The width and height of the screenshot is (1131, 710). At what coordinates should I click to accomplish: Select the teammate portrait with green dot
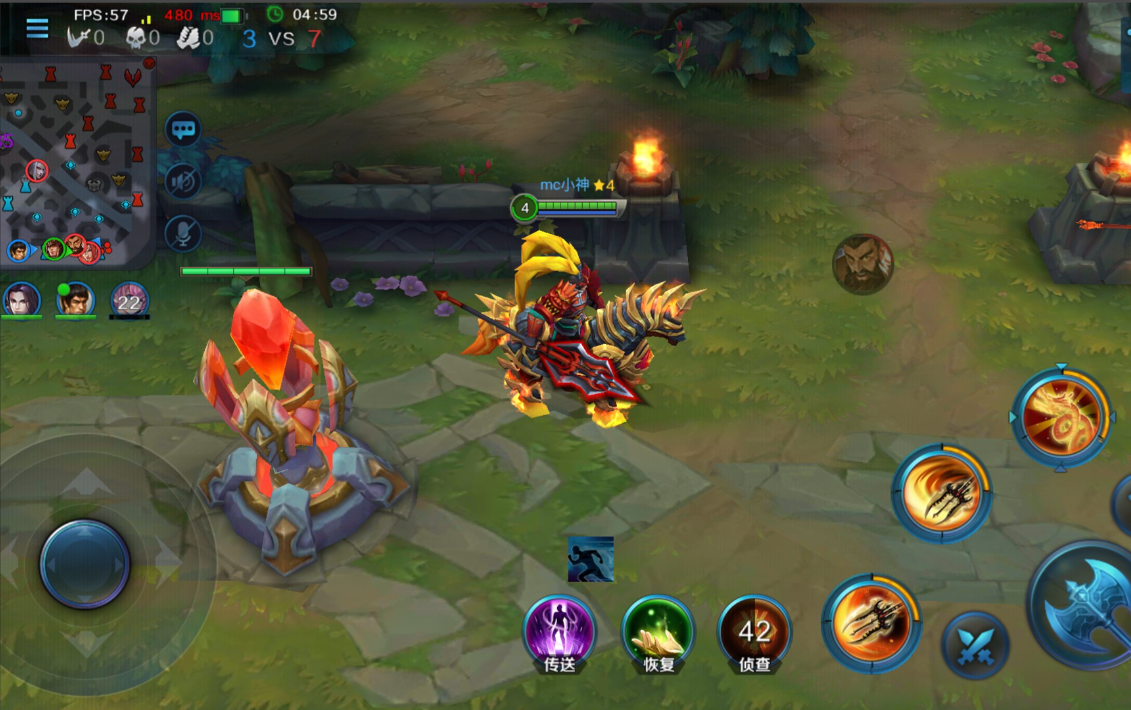click(x=74, y=299)
